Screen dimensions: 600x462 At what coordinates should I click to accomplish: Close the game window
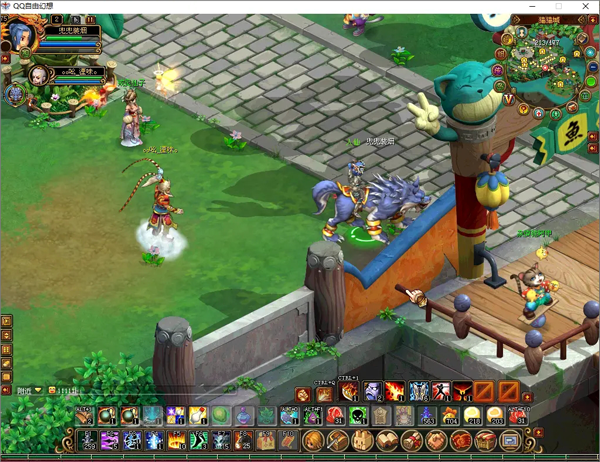(585, 6)
